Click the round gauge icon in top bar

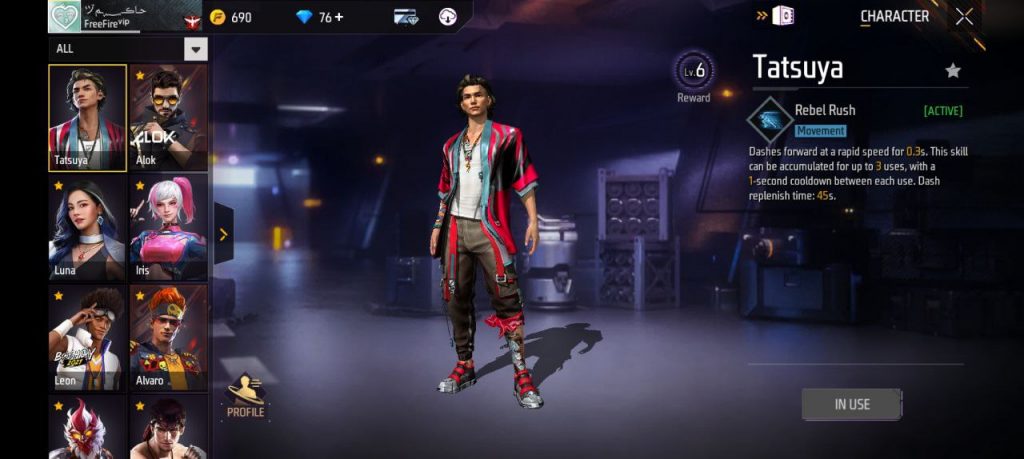(448, 17)
